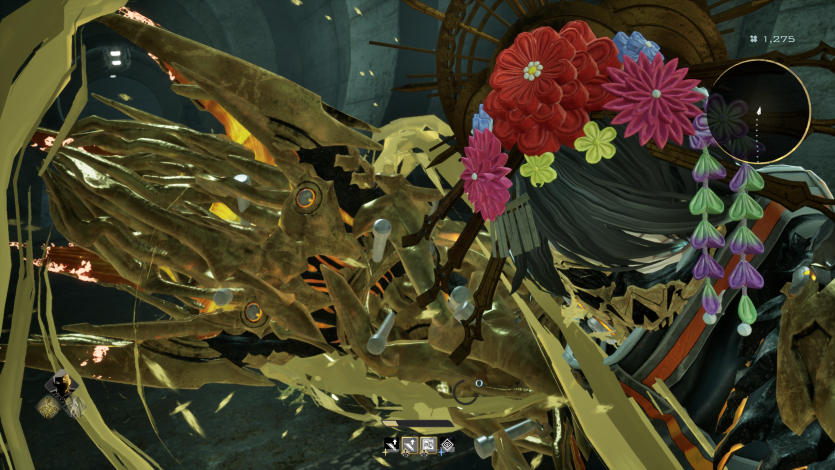Viewport: 835px width, 470px height.
Task: Select the top character portrait diamond
Action: [62, 383]
